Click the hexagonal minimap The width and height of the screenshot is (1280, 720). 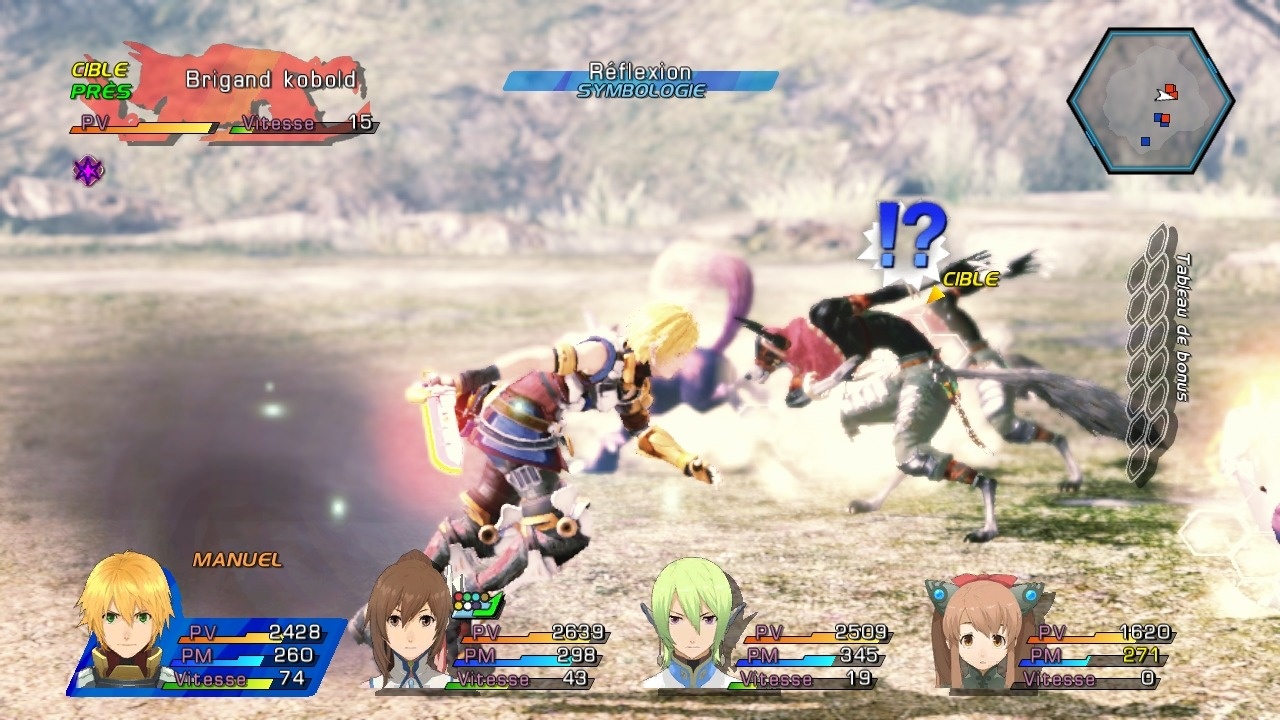pos(1151,101)
